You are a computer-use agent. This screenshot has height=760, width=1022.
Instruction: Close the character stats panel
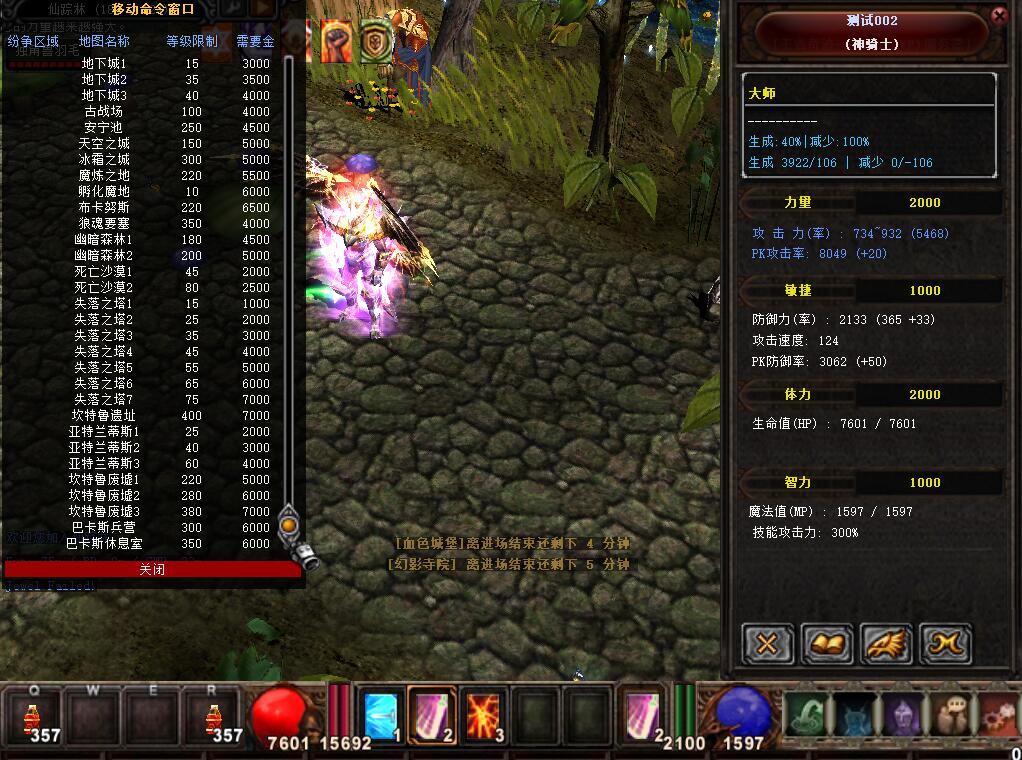(x=999, y=16)
